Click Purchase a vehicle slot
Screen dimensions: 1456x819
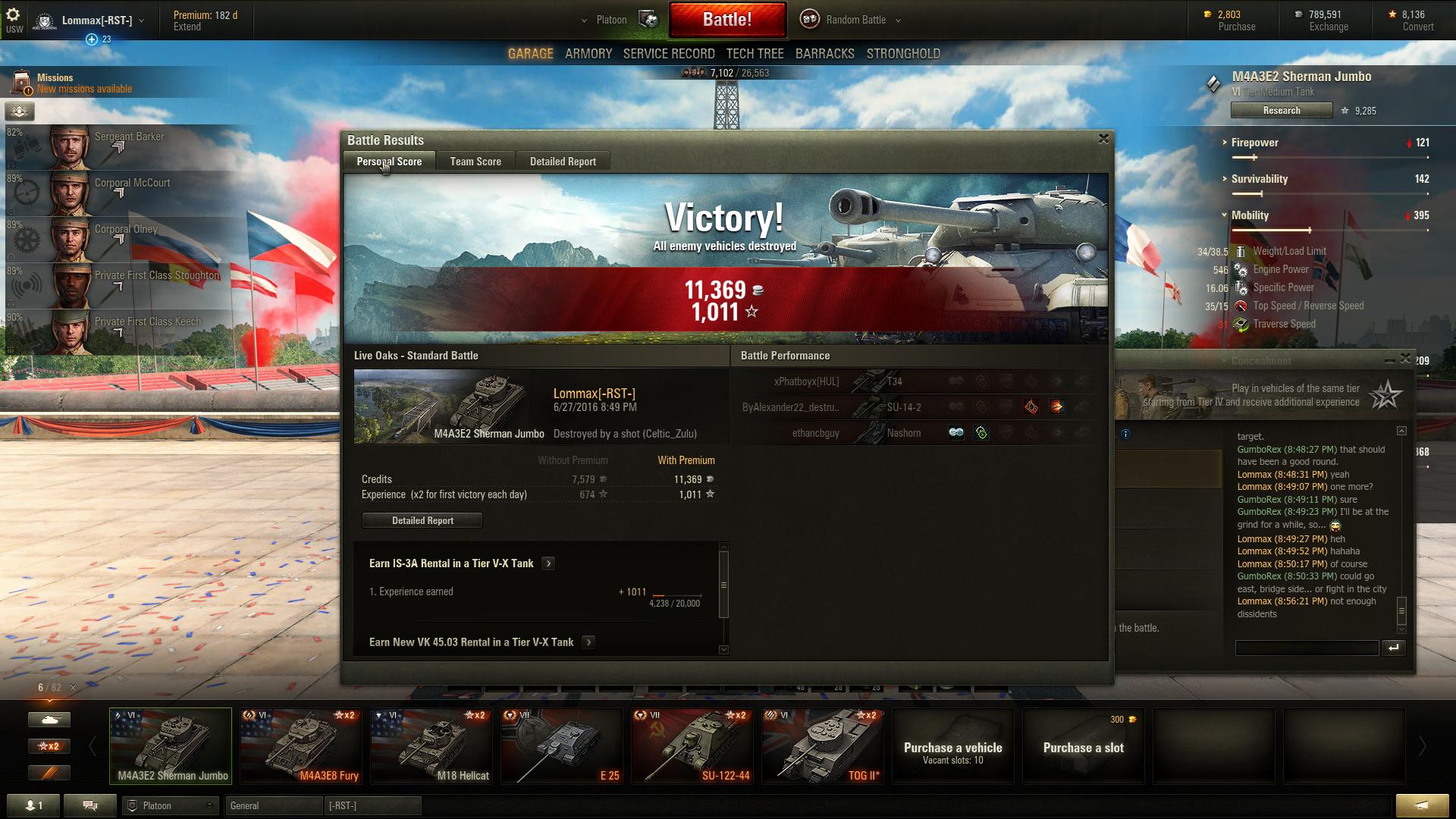click(x=1083, y=746)
